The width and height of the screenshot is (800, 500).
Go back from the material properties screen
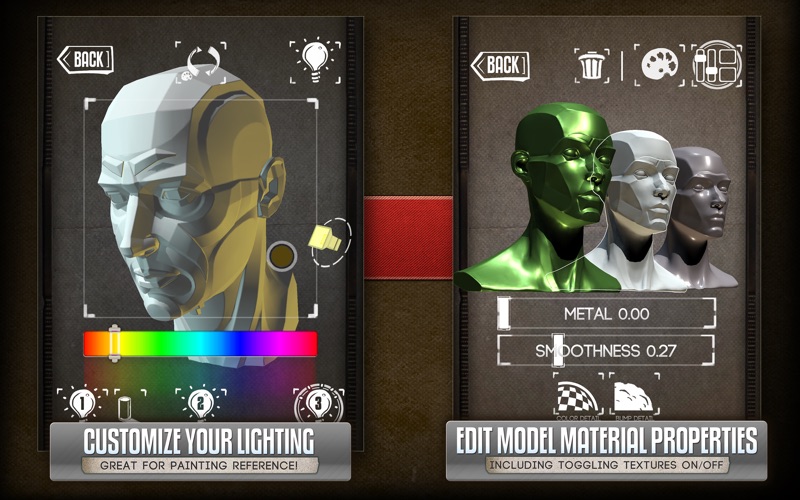click(500, 66)
